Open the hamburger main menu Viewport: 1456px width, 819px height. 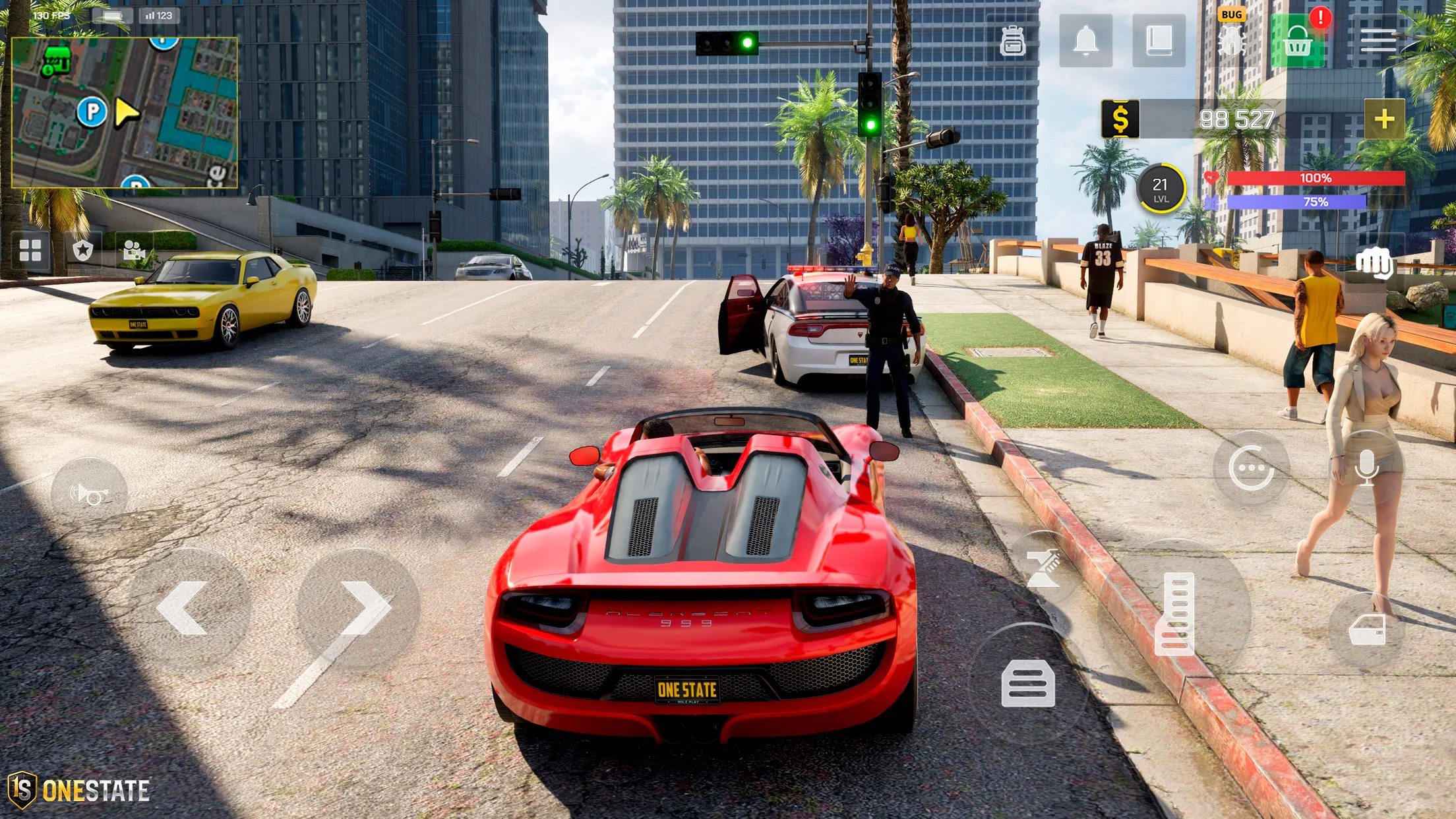point(1378,41)
